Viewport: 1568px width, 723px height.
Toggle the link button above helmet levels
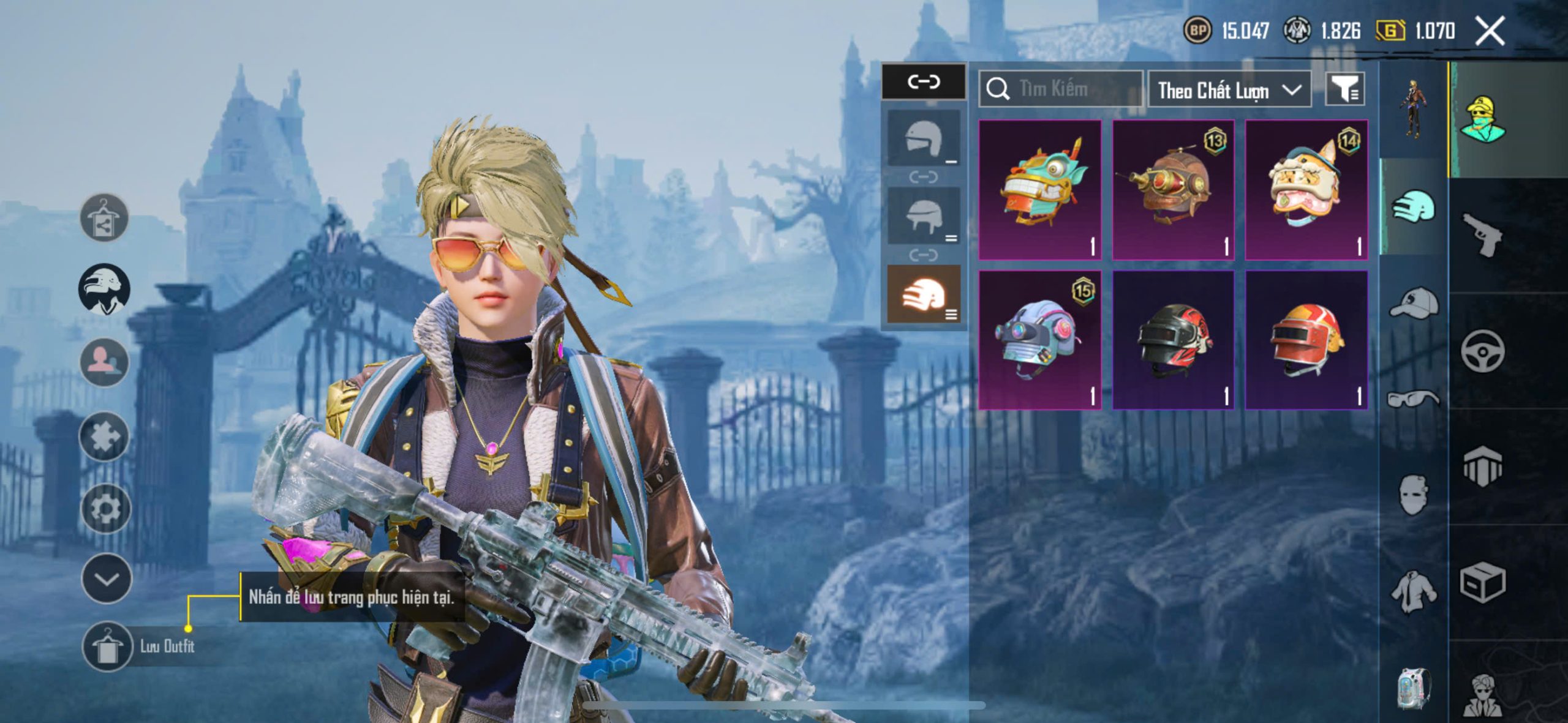924,81
